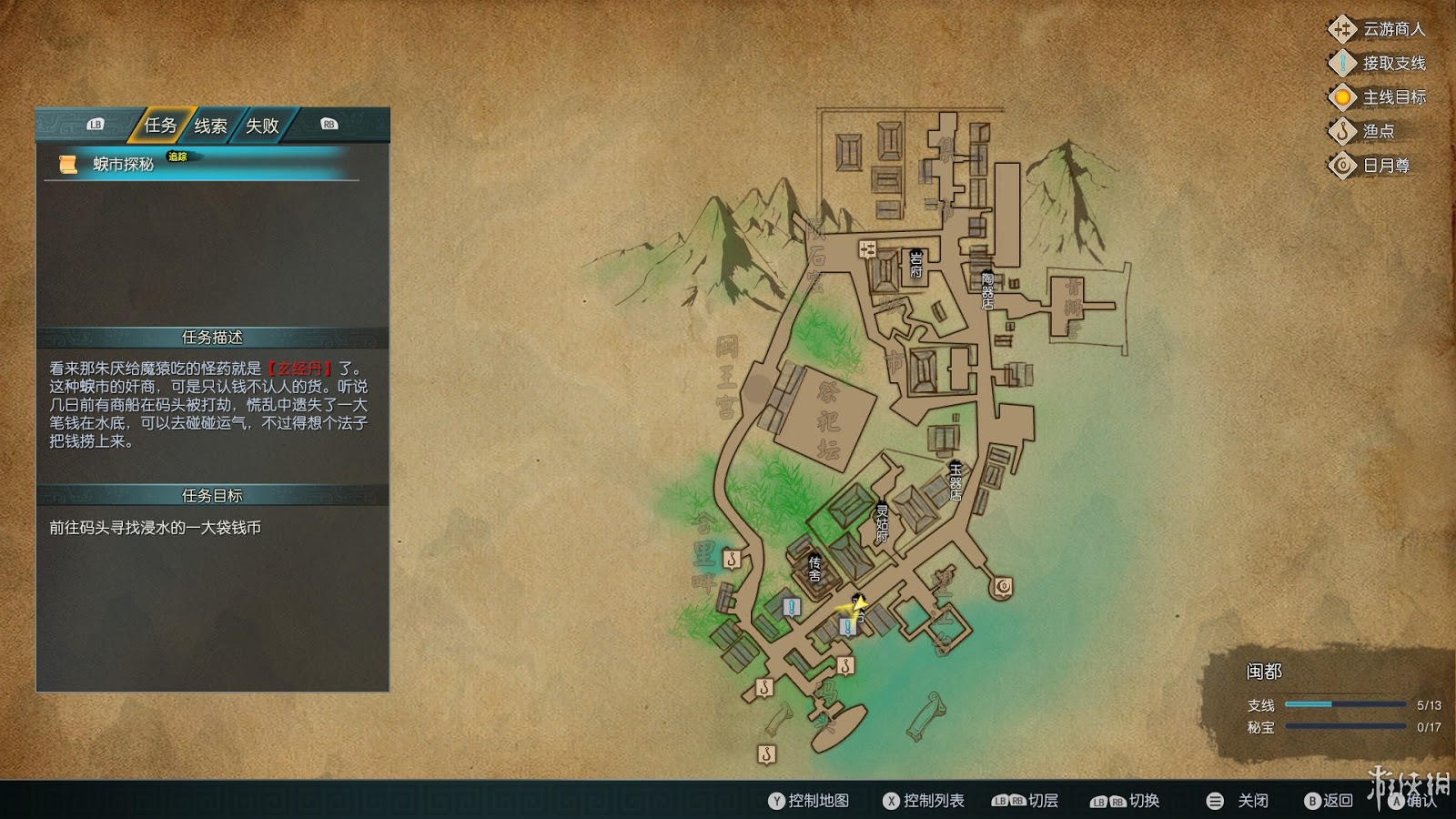Select the 任务 tab
Image resolution: width=1456 pixels, height=819 pixels.
160,126
